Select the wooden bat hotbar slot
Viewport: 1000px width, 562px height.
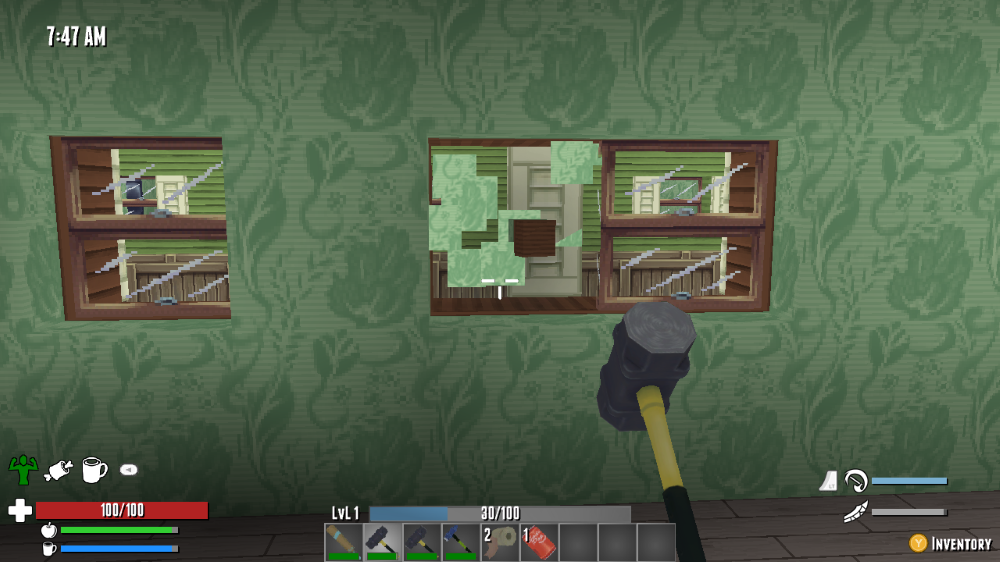click(x=343, y=541)
